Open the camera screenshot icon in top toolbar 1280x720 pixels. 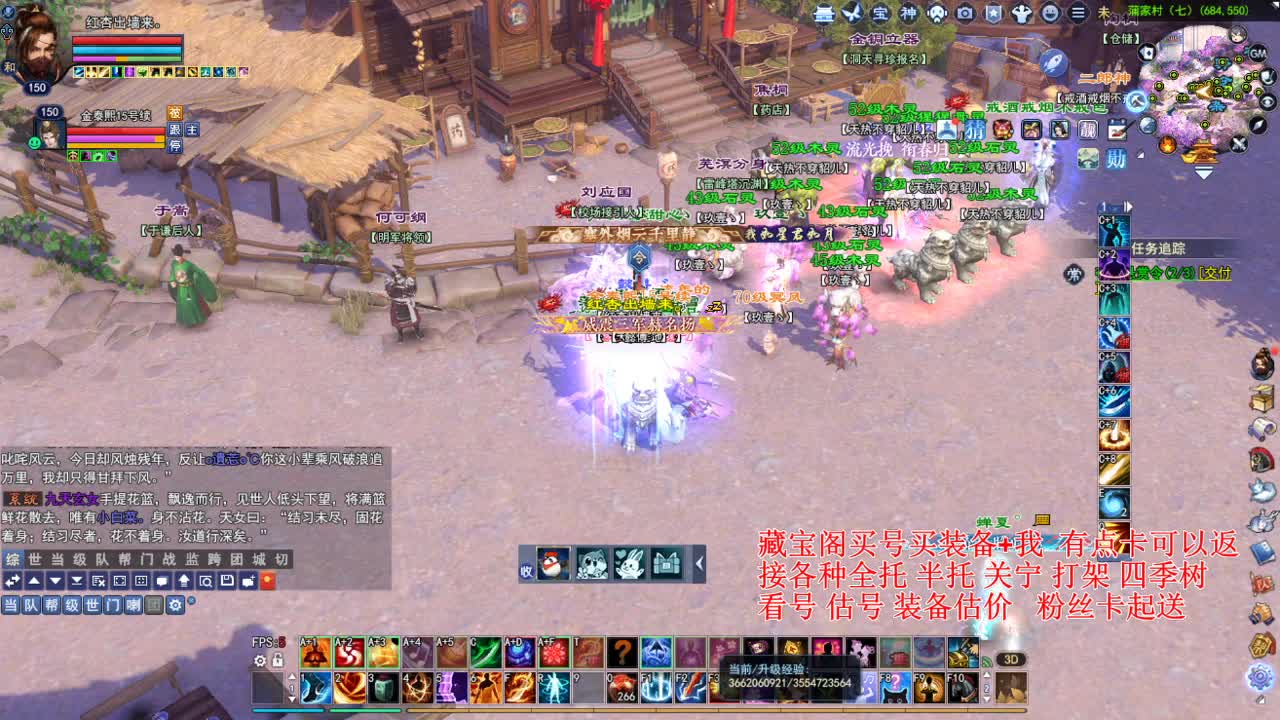[x=964, y=14]
